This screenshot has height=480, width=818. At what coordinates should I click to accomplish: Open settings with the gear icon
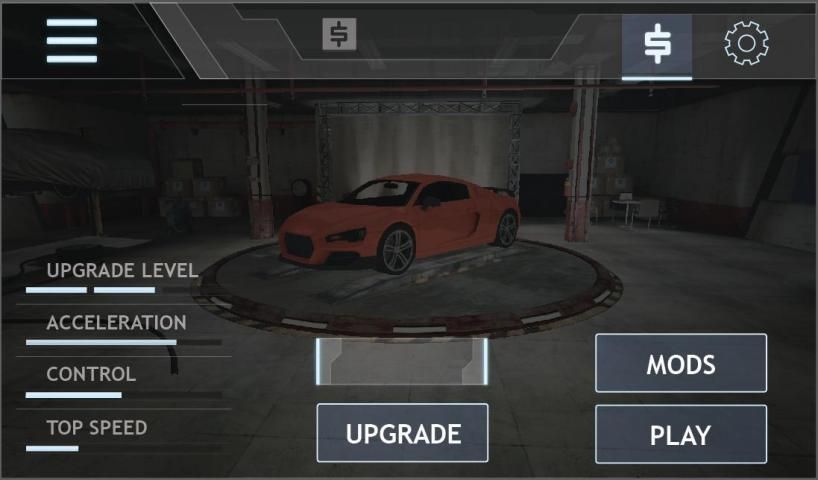point(746,44)
